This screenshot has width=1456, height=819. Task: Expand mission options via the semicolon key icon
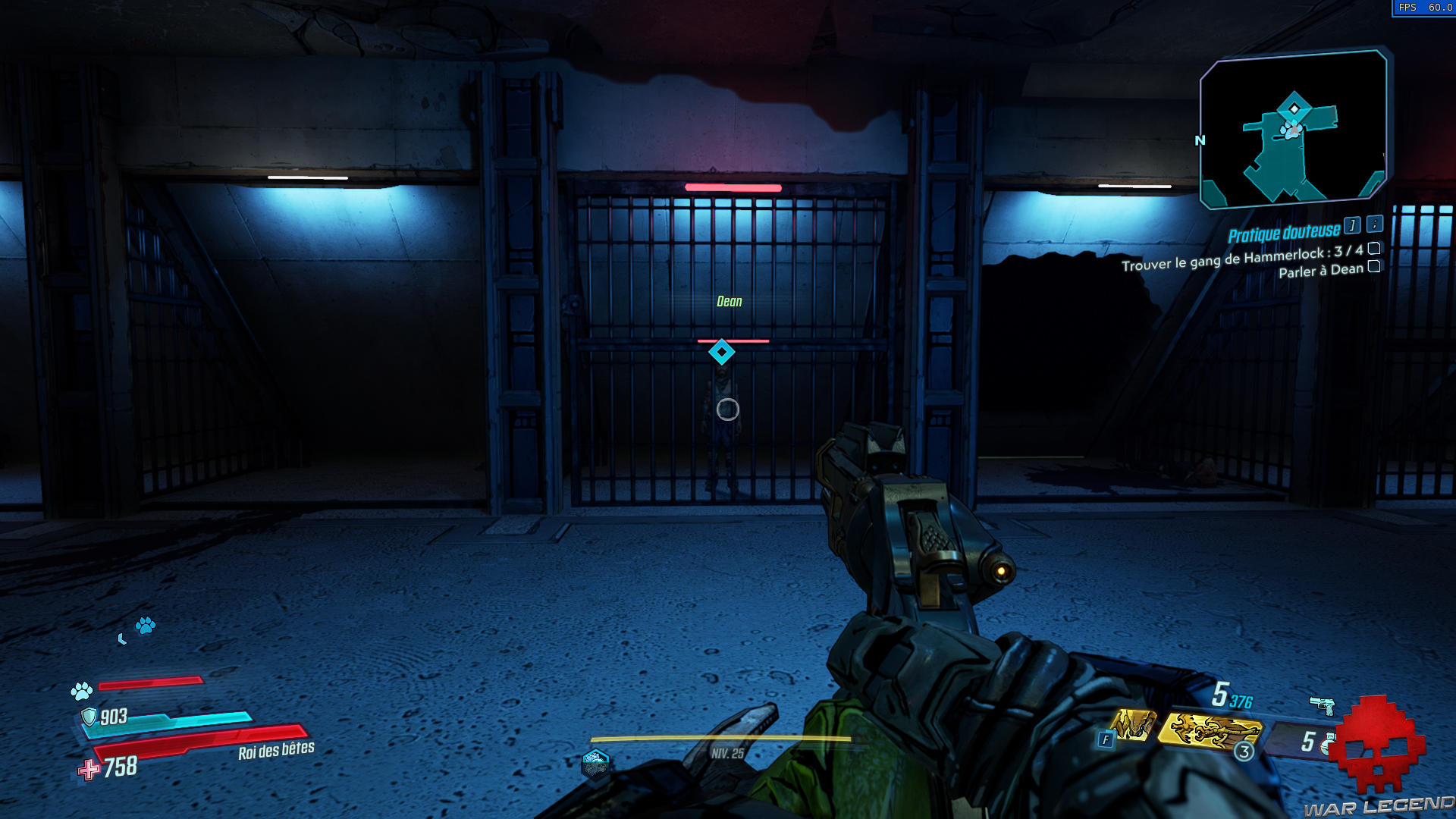pos(1375,225)
